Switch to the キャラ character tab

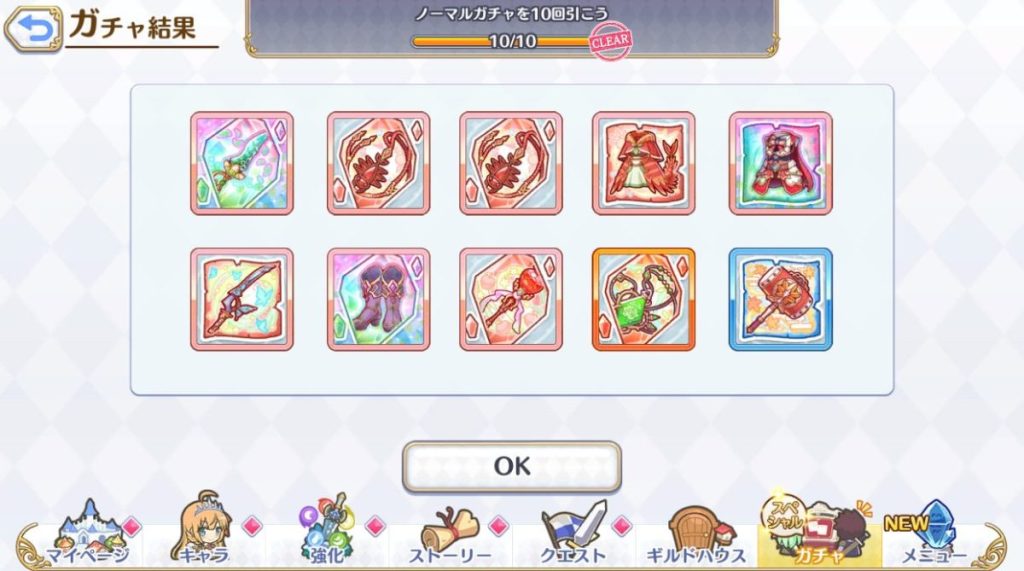(203, 535)
